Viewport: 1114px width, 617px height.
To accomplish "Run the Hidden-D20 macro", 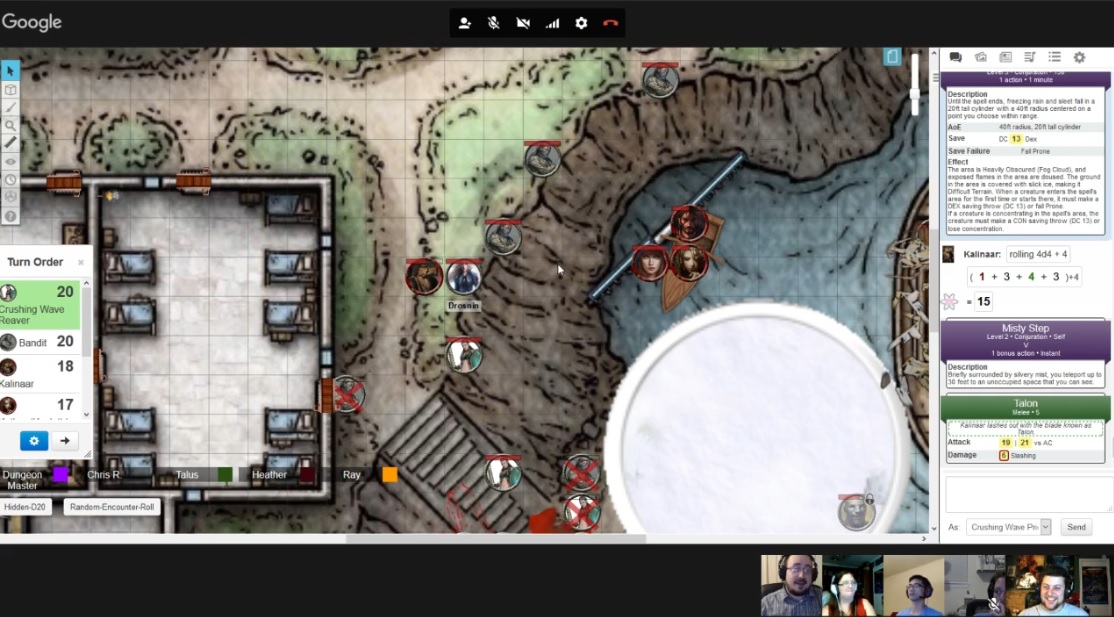I will (28, 507).
